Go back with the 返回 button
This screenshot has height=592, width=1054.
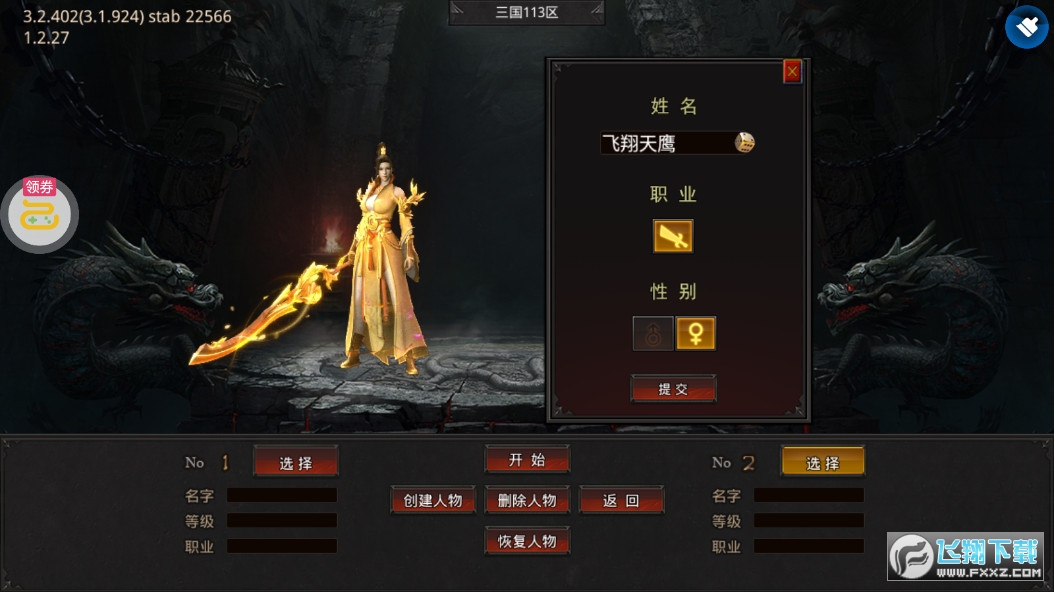pyautogui.click(x=620, y=500)
